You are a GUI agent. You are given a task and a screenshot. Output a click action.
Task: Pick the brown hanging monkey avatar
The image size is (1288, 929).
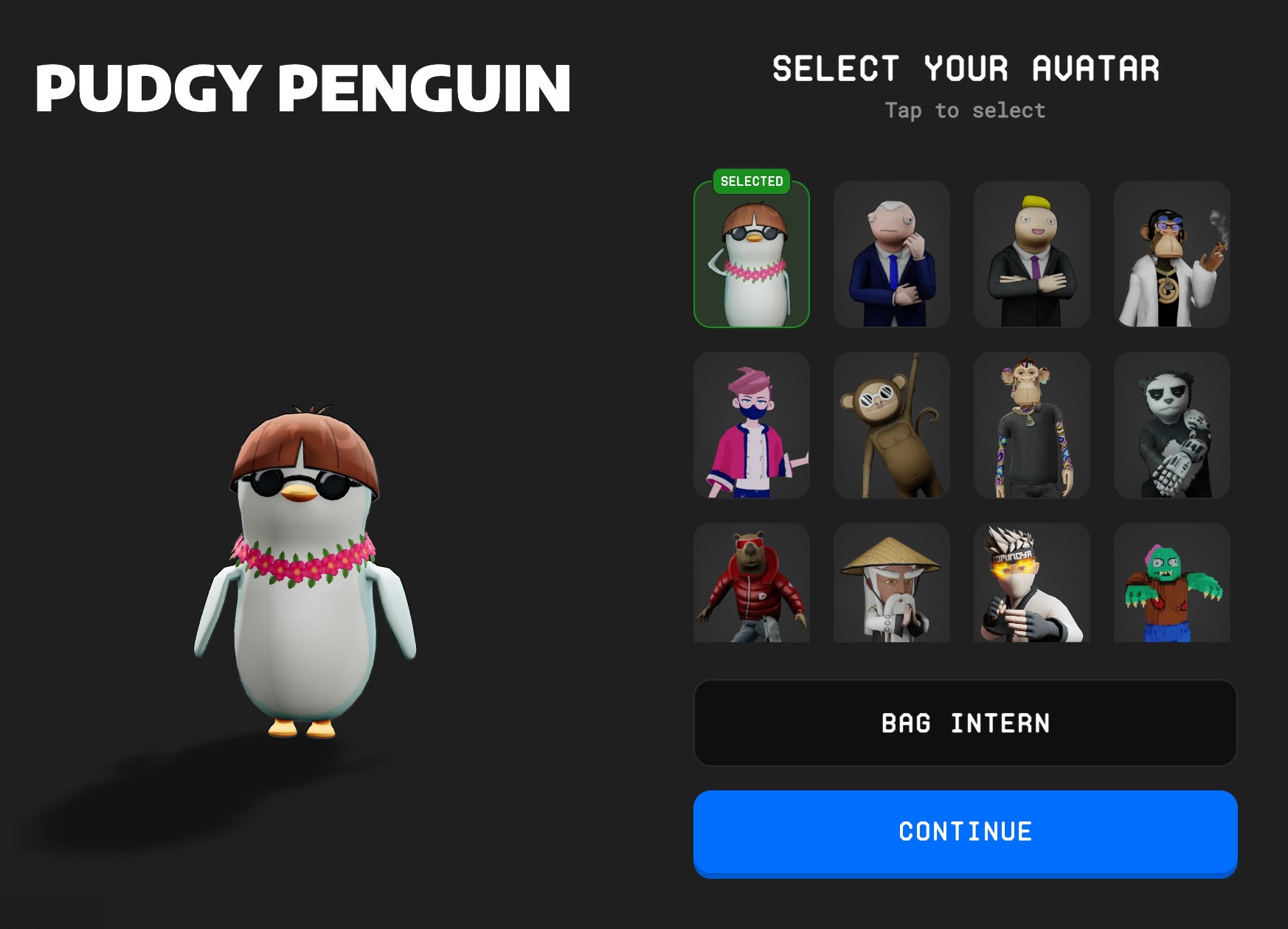[x=891, y=425]
